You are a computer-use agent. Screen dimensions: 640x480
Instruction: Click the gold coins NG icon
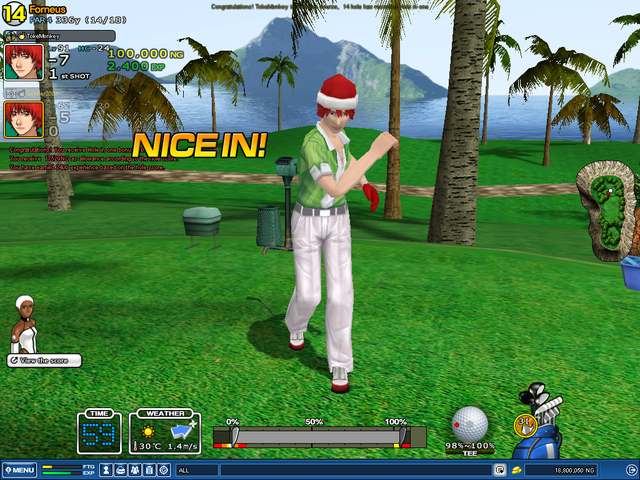tap(516, 469)
